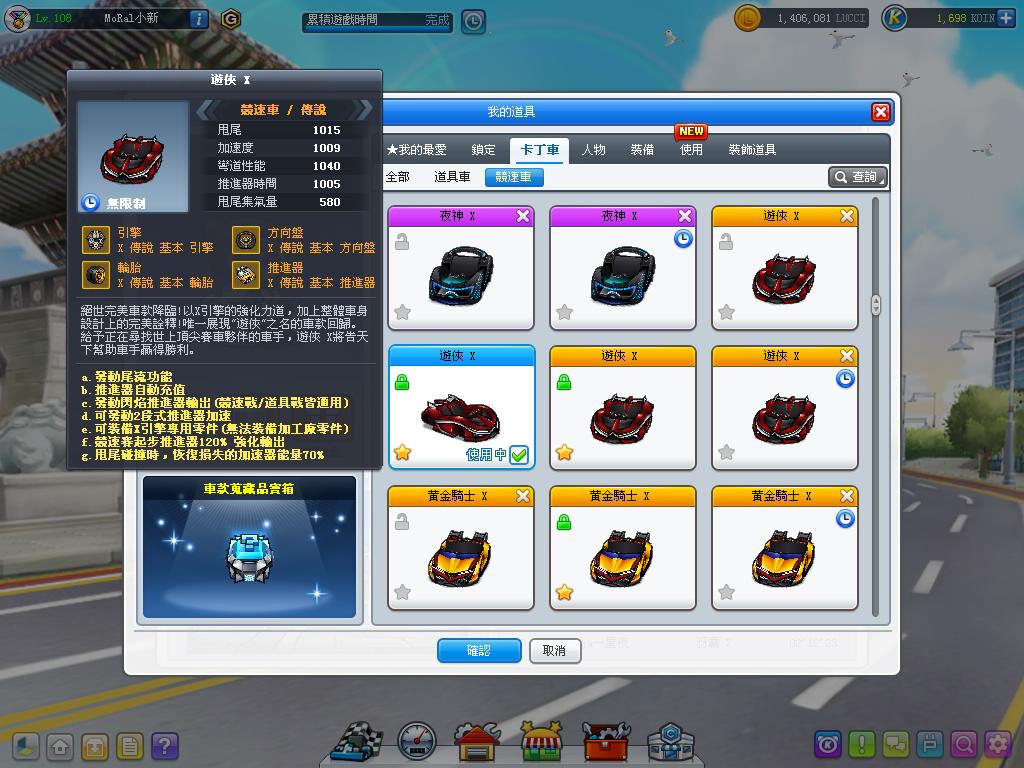
Task: Open the purple question mark help icon
Action: (x=164, y=746)
